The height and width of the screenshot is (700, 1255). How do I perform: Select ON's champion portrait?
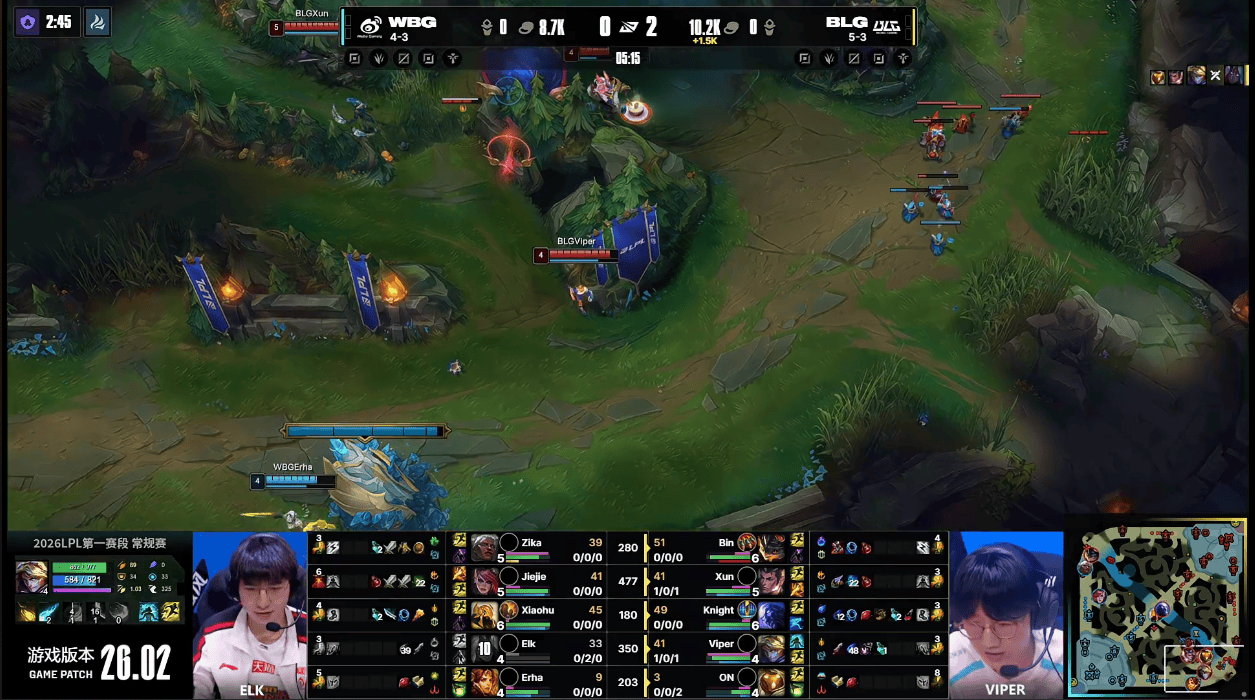tap(772, 683)
